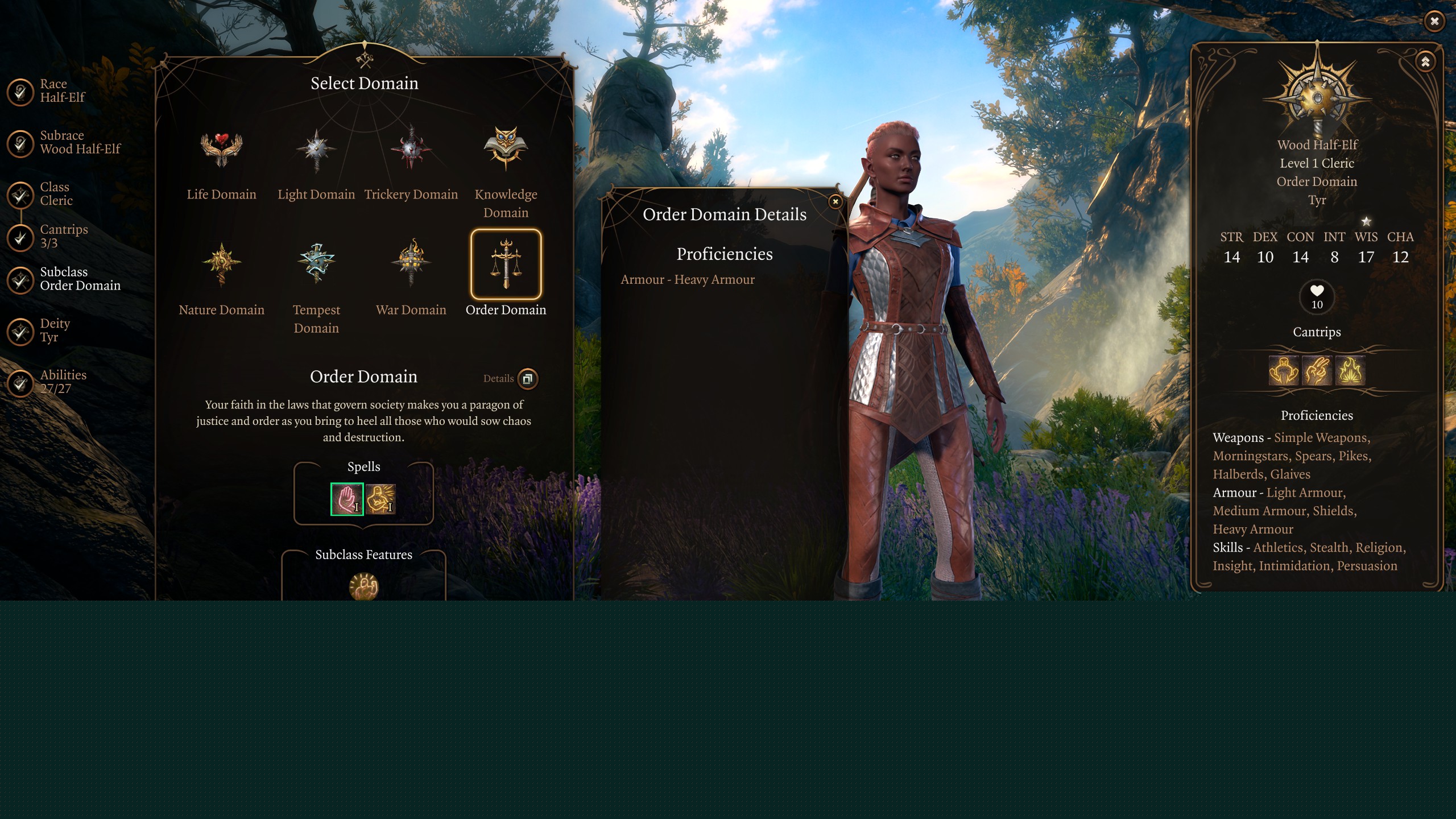
Task: Select the Knowledge Domain owl icon
Action: coord(506,148)
